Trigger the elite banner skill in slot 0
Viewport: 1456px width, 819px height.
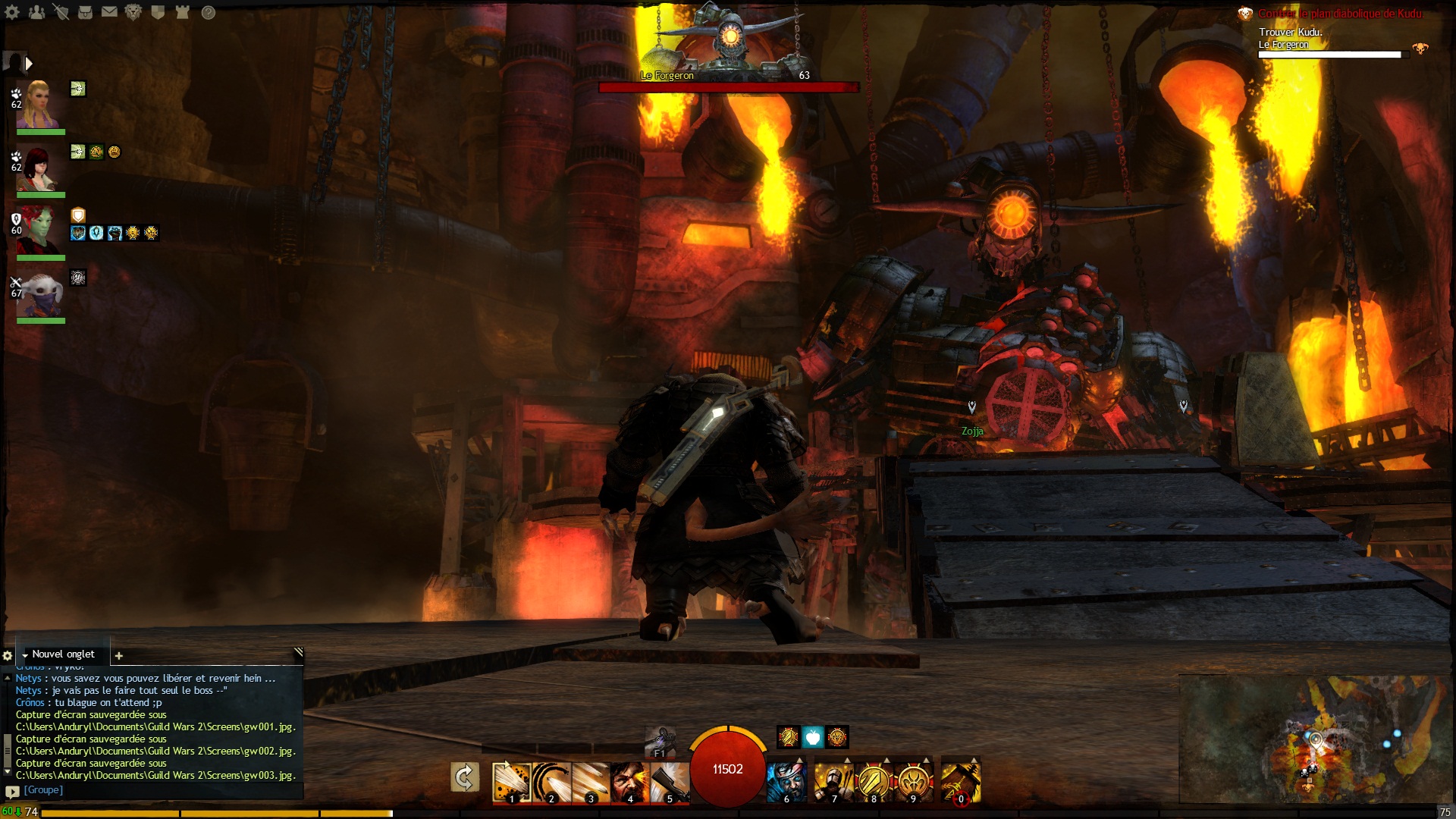point(961,782)
